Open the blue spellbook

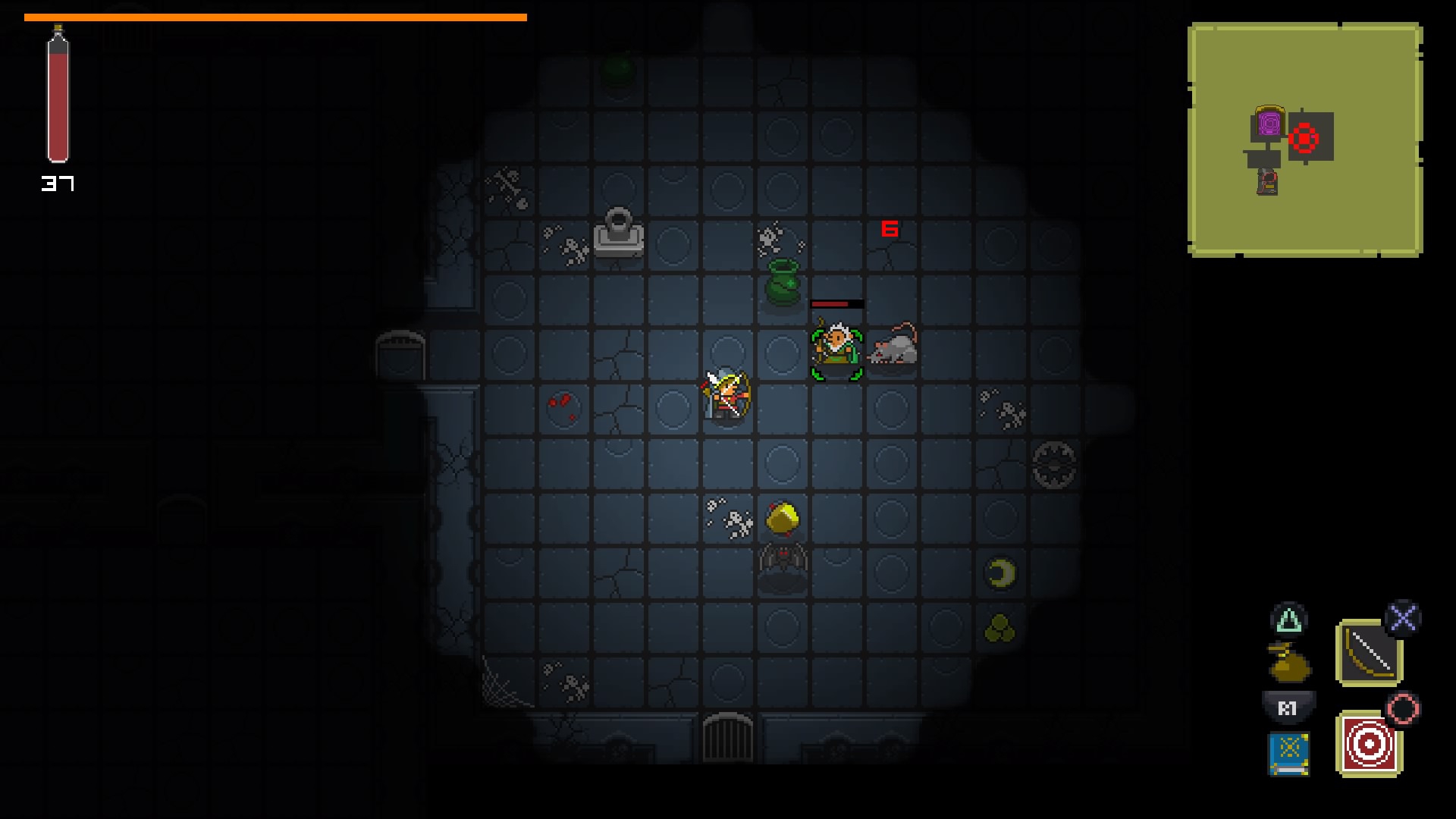point(1289,752)
